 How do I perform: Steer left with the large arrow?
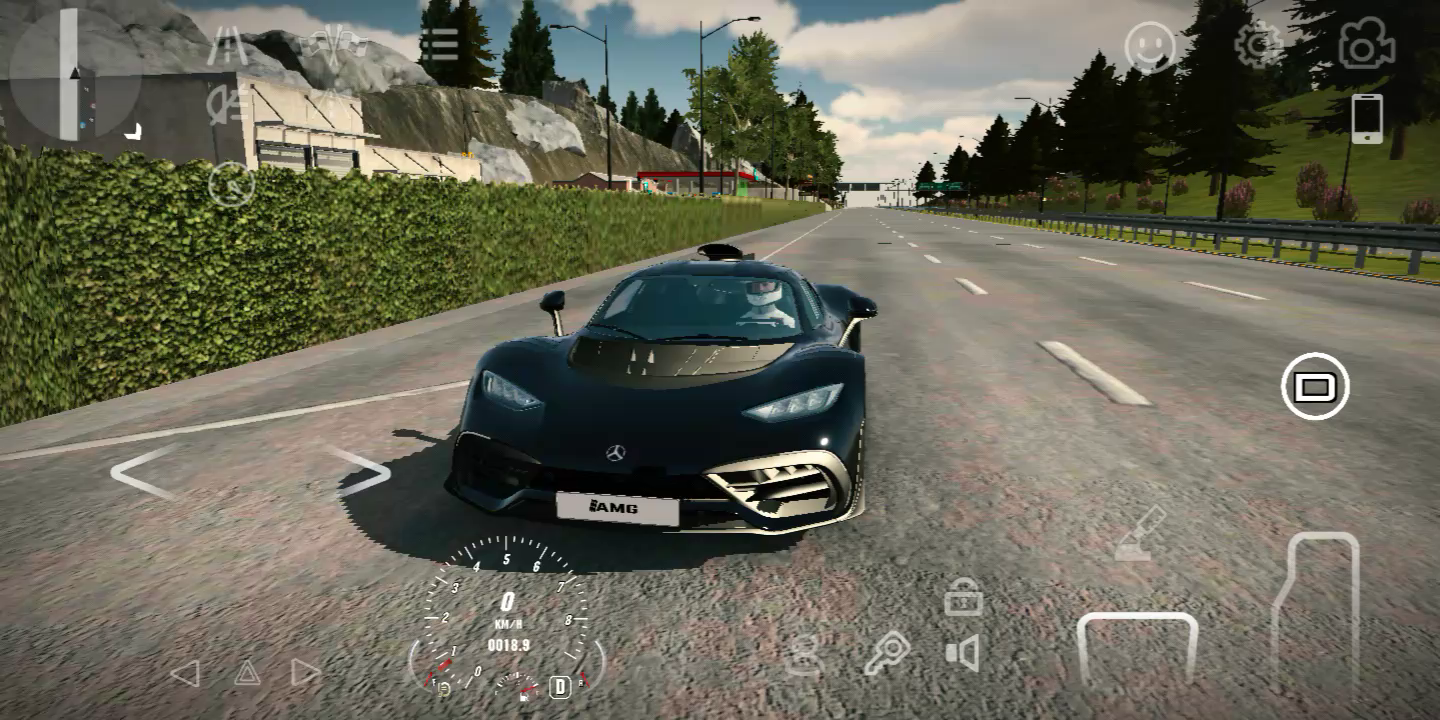click(x=143, y=472)
